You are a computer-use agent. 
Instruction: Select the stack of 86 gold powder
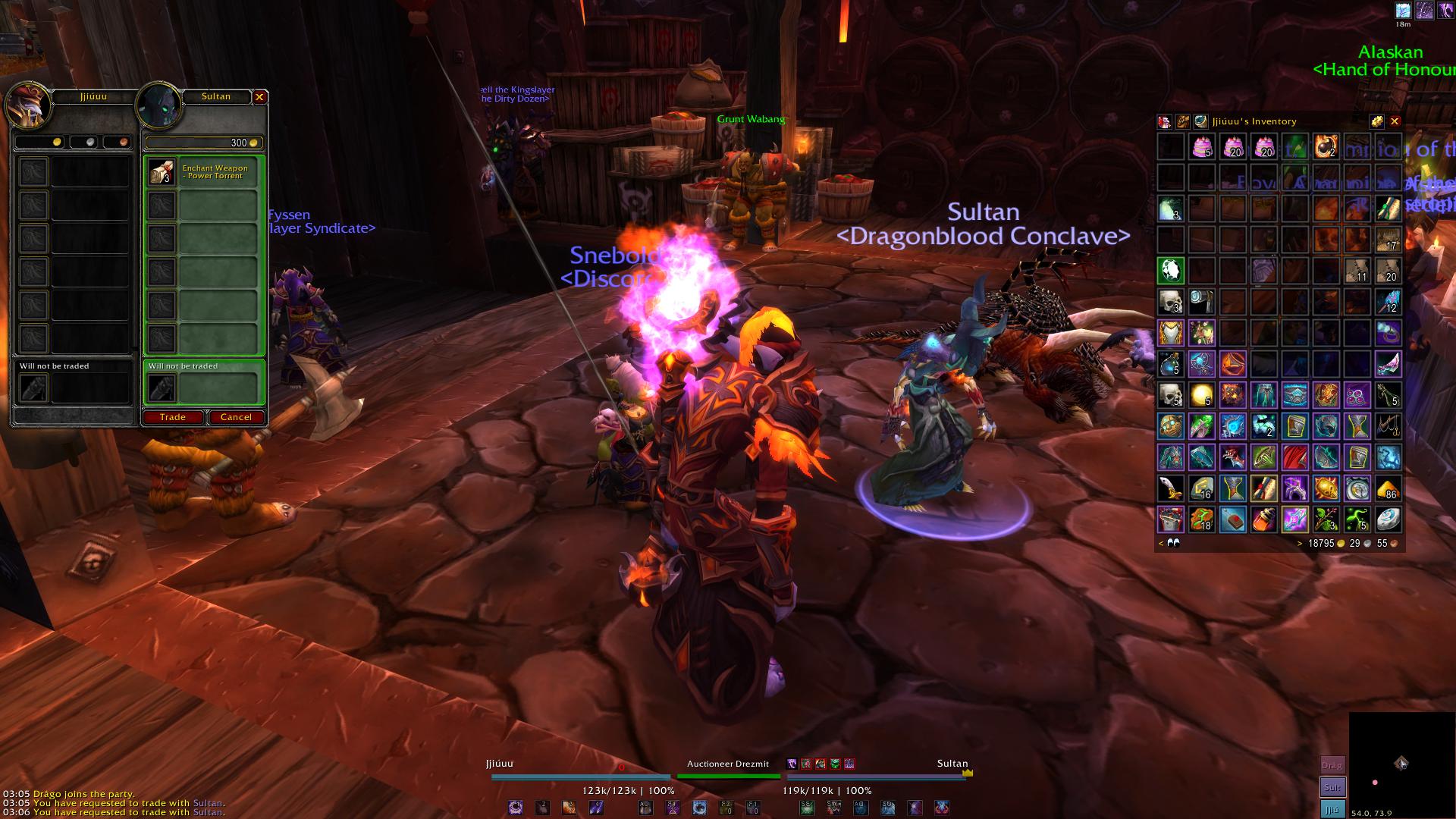pos(1388,489)
